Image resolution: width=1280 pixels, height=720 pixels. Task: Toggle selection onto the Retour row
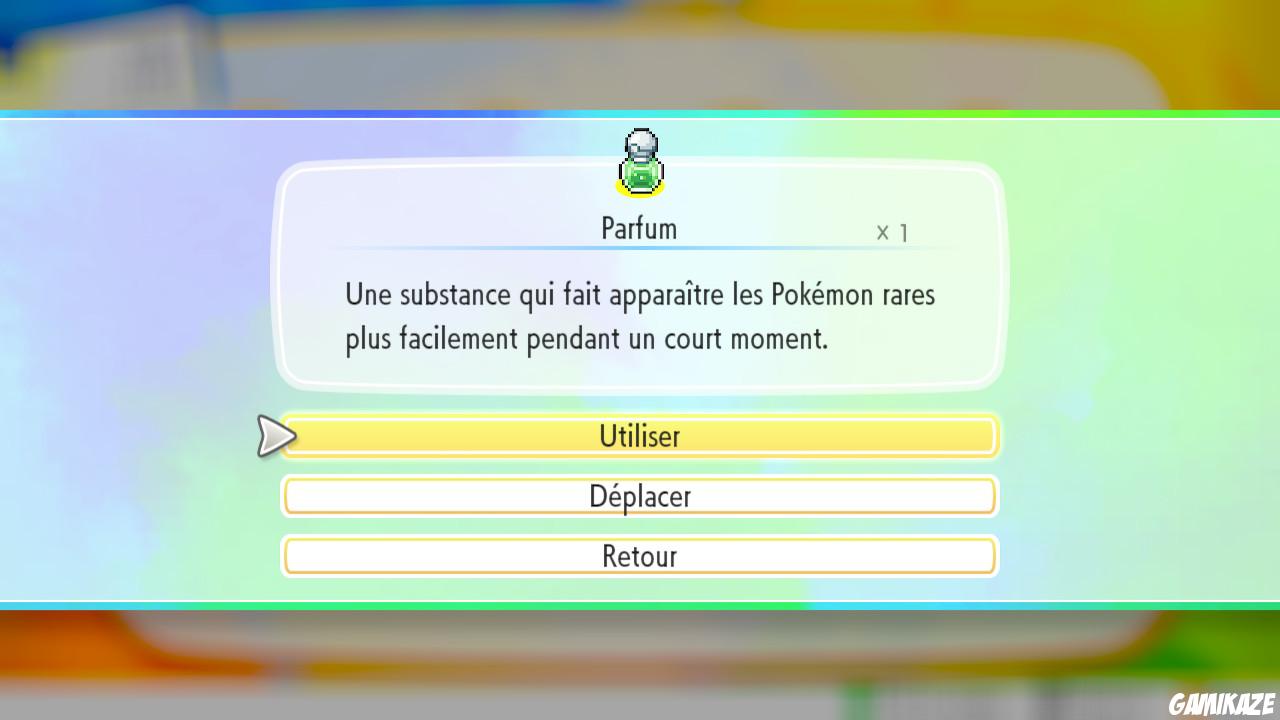click(640, 556)
